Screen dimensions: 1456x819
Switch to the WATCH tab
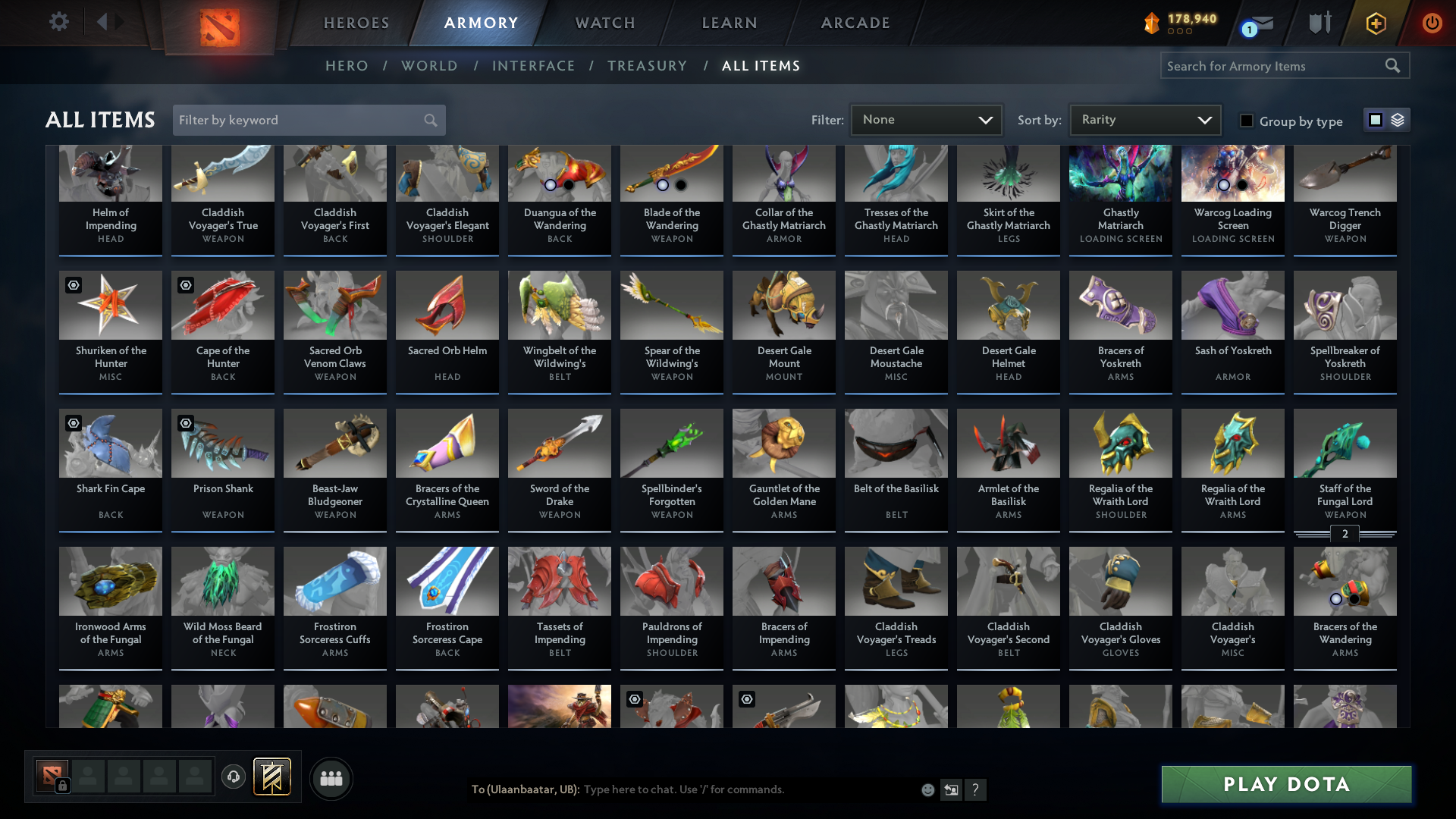pyautogui.click(x=604, y=23)
